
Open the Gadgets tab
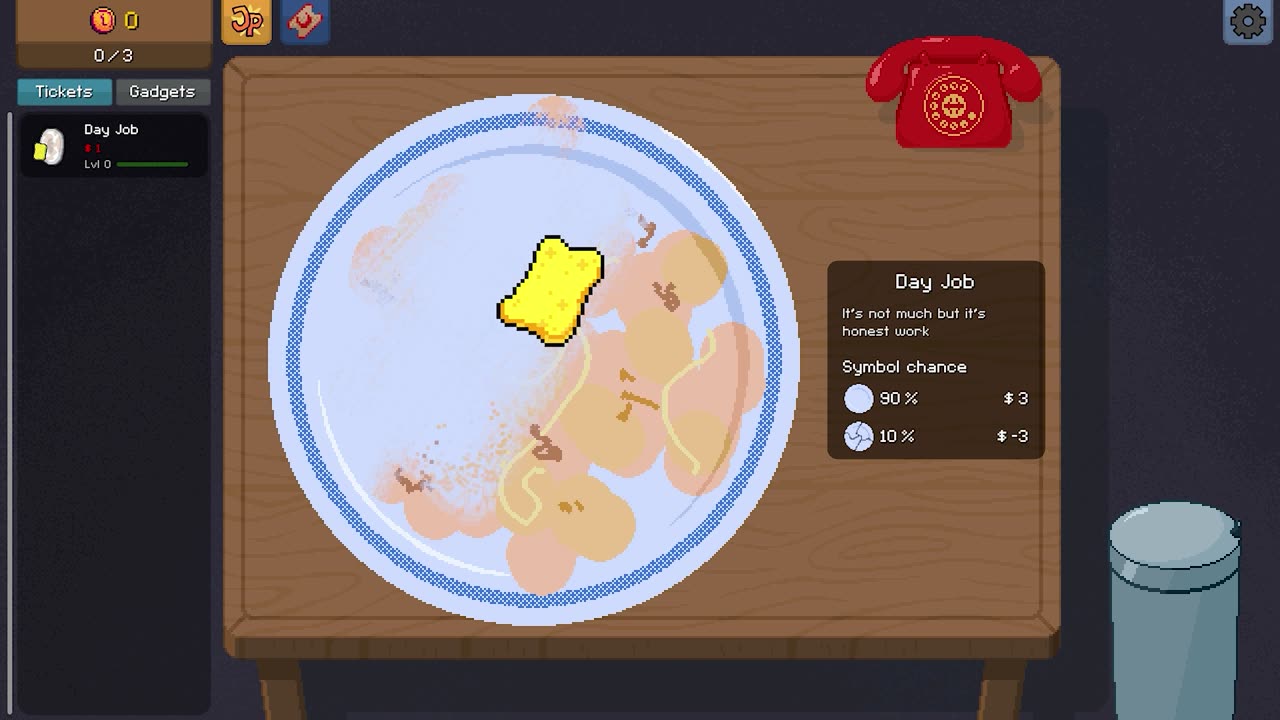(161, 92)
